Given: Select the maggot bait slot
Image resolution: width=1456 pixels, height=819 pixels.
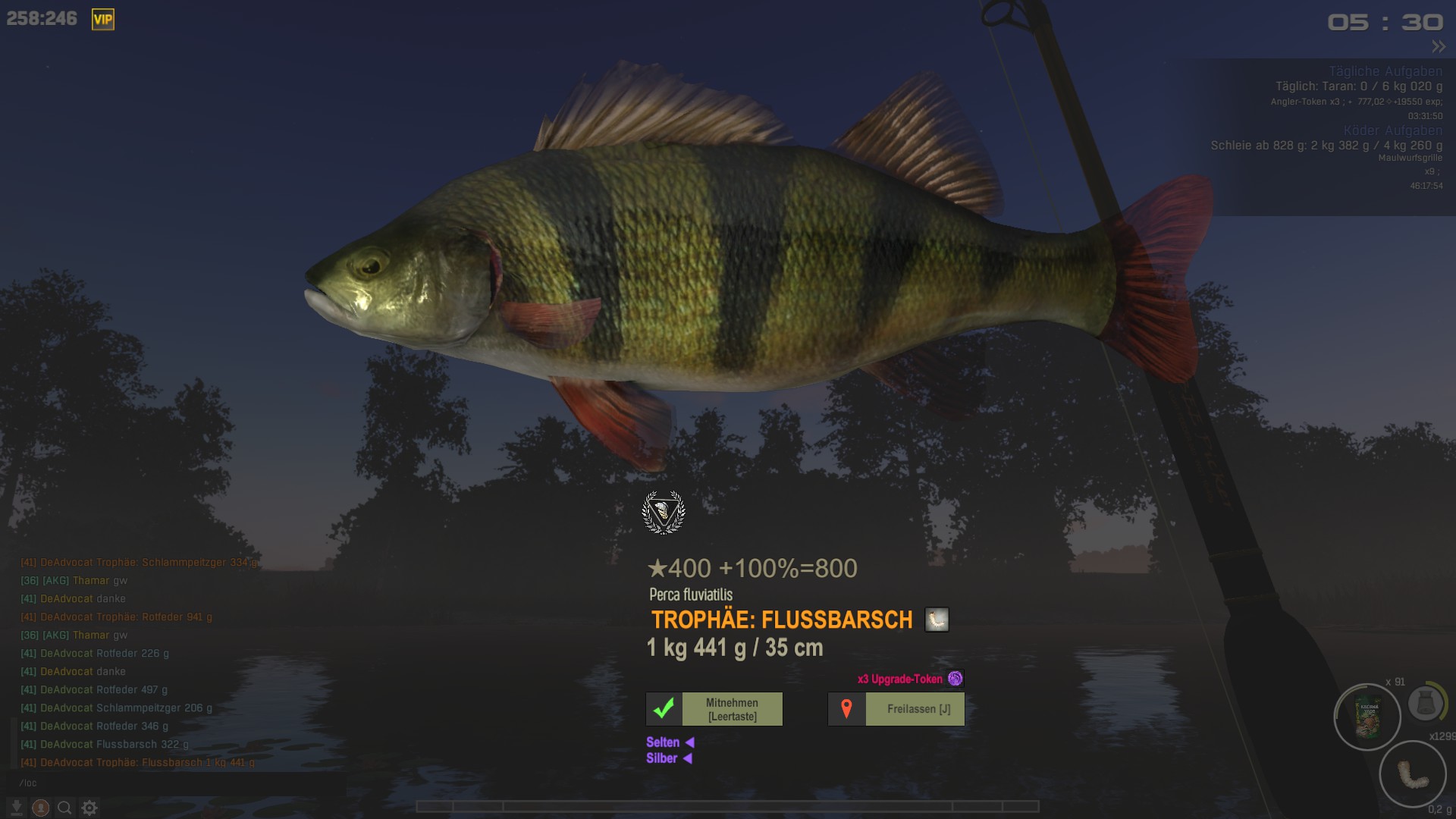Looking at the screenshot, I should [1413, 774].
